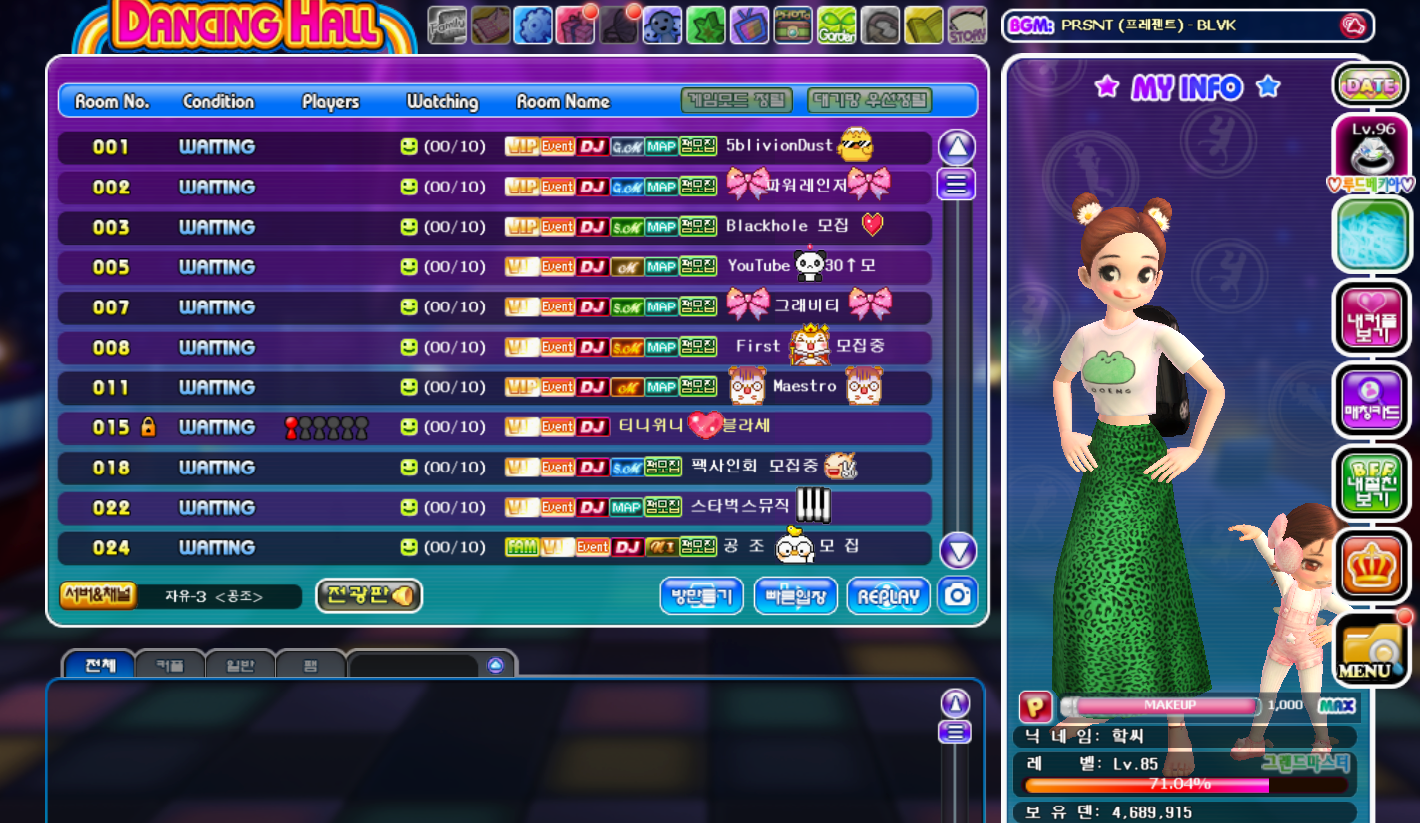
Task: Open the Photo album icon
Action: tap(792, 25)
